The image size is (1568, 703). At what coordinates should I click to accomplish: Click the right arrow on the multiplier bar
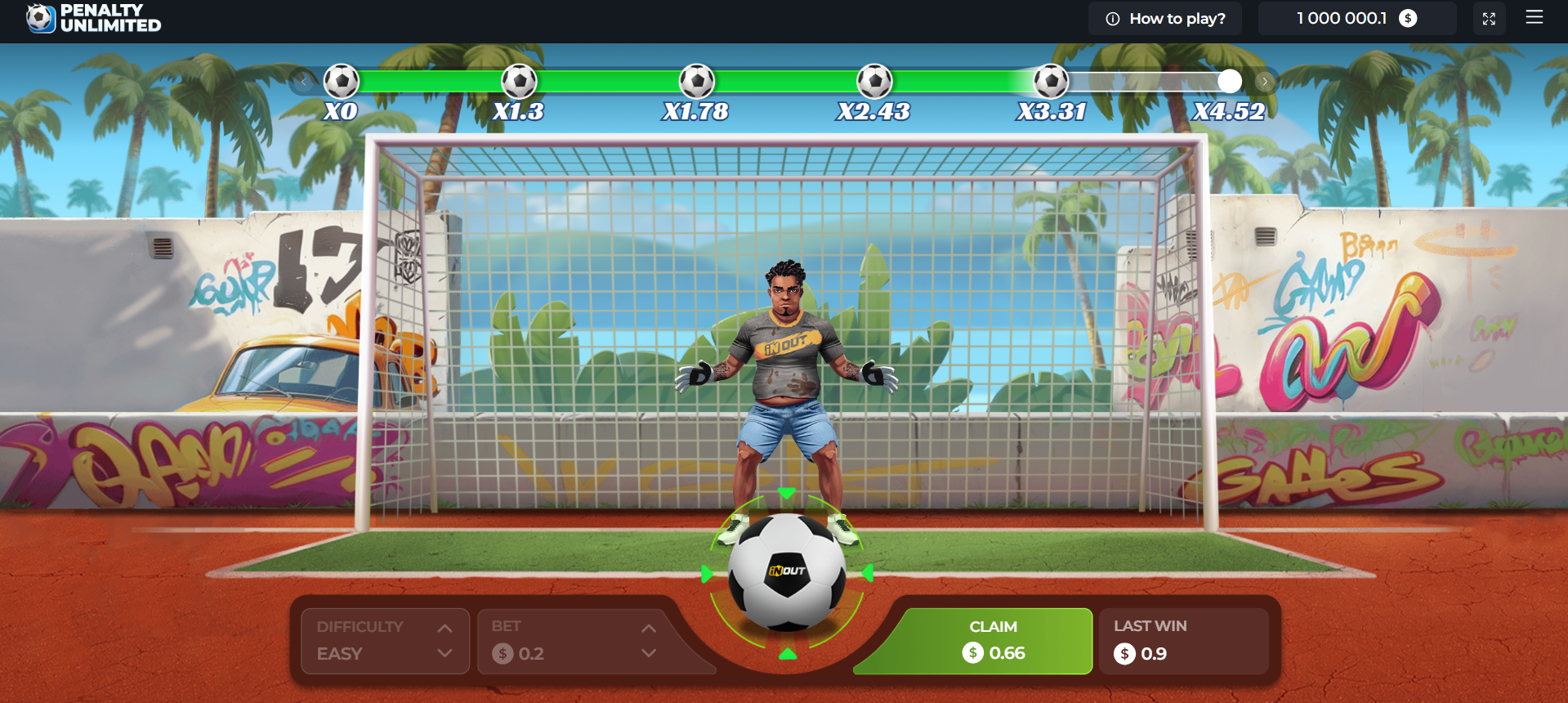1264,81
